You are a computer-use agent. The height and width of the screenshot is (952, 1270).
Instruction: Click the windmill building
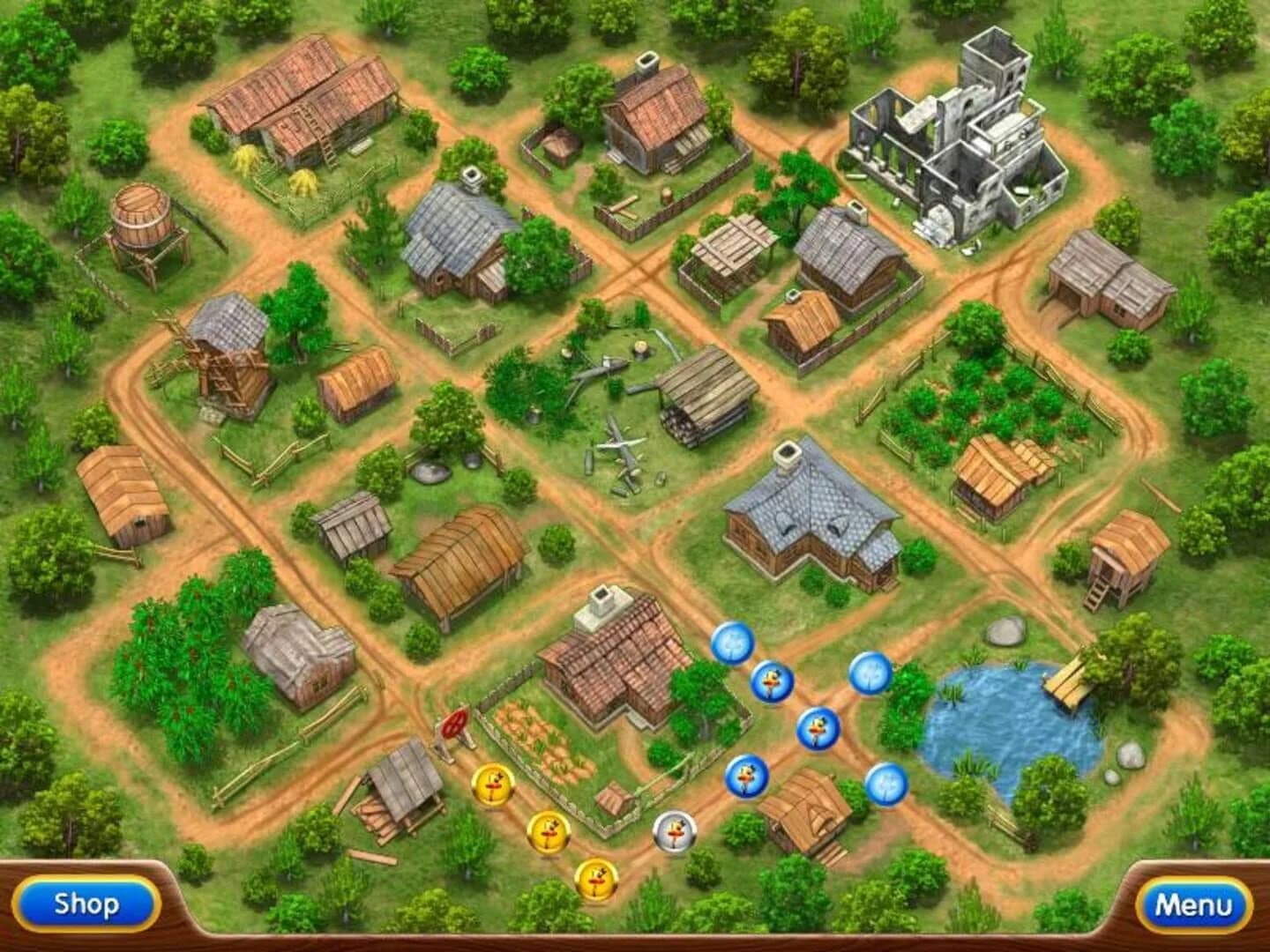[x=228, y=361]
